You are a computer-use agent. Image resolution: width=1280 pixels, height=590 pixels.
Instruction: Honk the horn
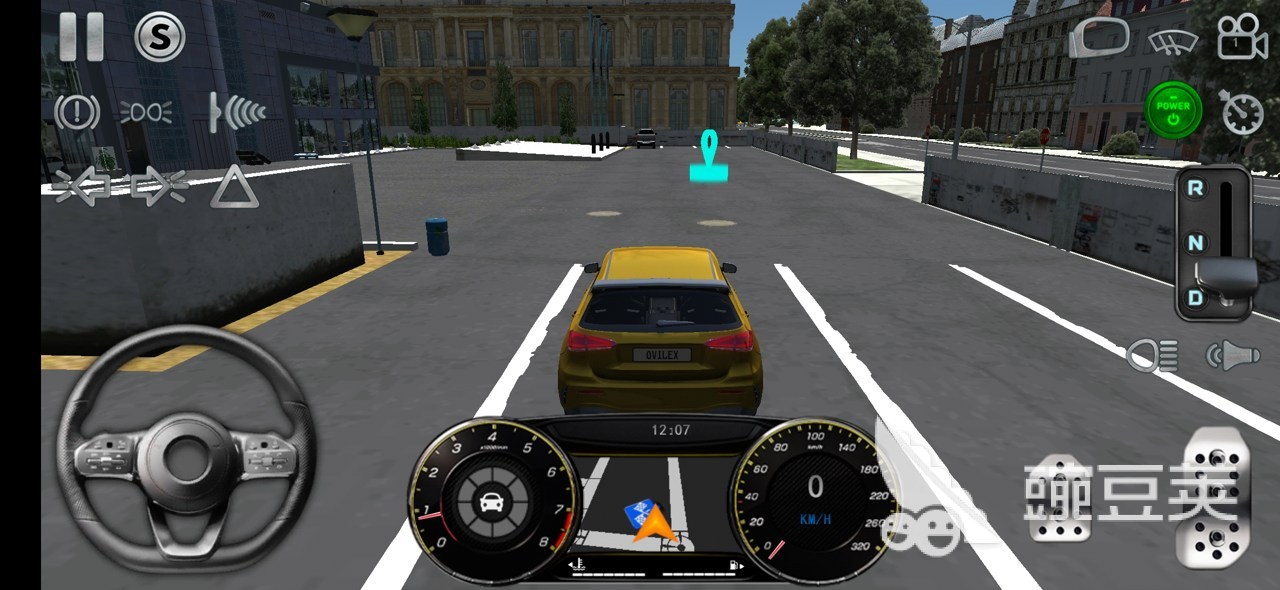(x=1231, y=355)
